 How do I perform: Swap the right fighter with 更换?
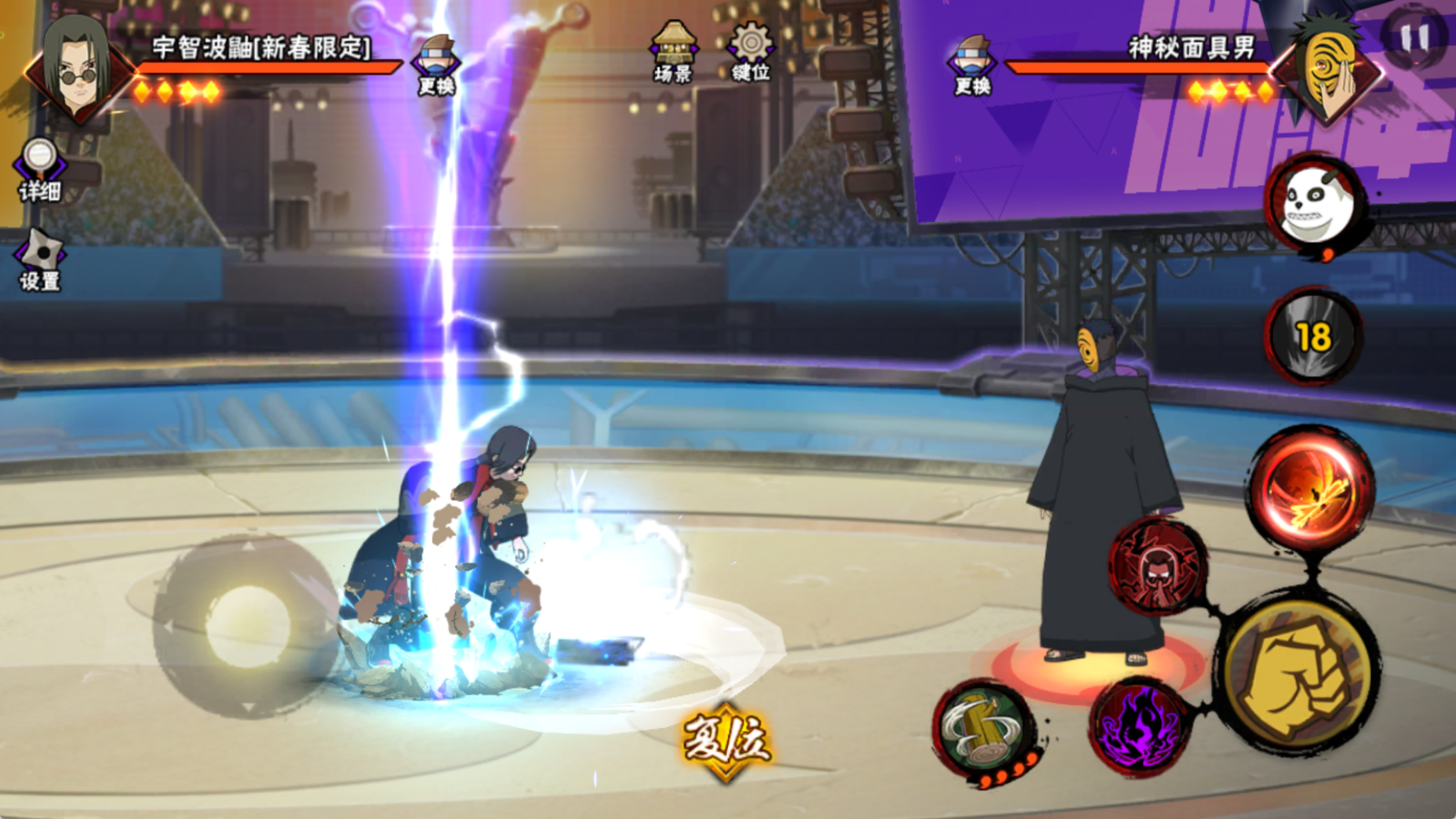click(x=972, y=64)
